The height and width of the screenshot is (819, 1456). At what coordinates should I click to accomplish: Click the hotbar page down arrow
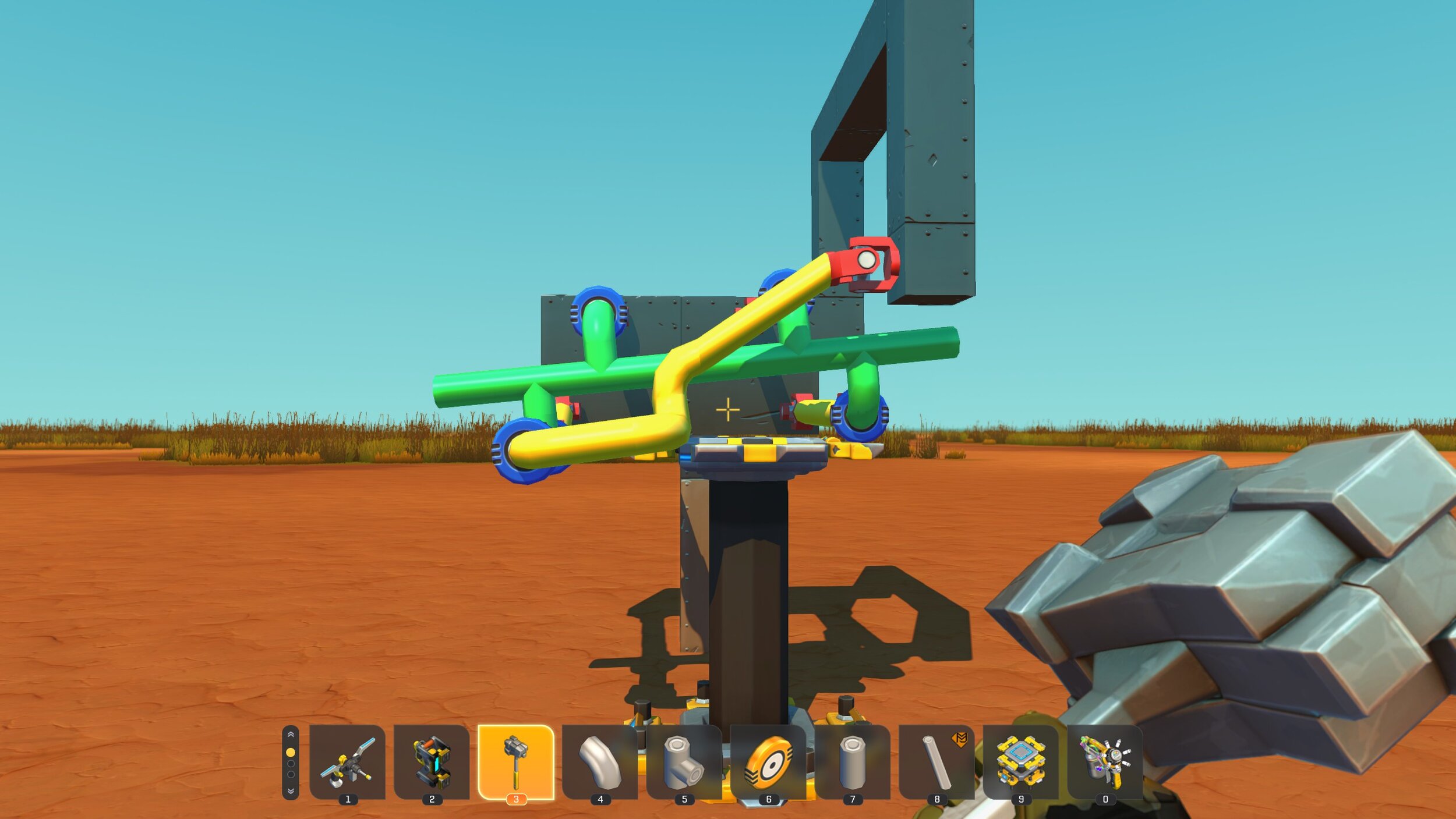[x=291, y=791]
